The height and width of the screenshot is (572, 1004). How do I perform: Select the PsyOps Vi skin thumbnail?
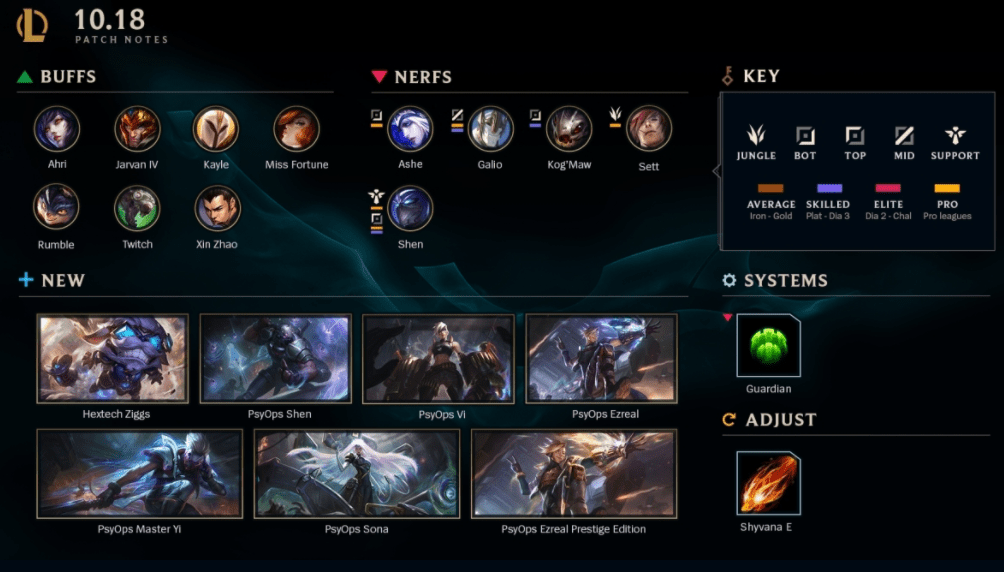pyautogui.click(x=438, y=358)
